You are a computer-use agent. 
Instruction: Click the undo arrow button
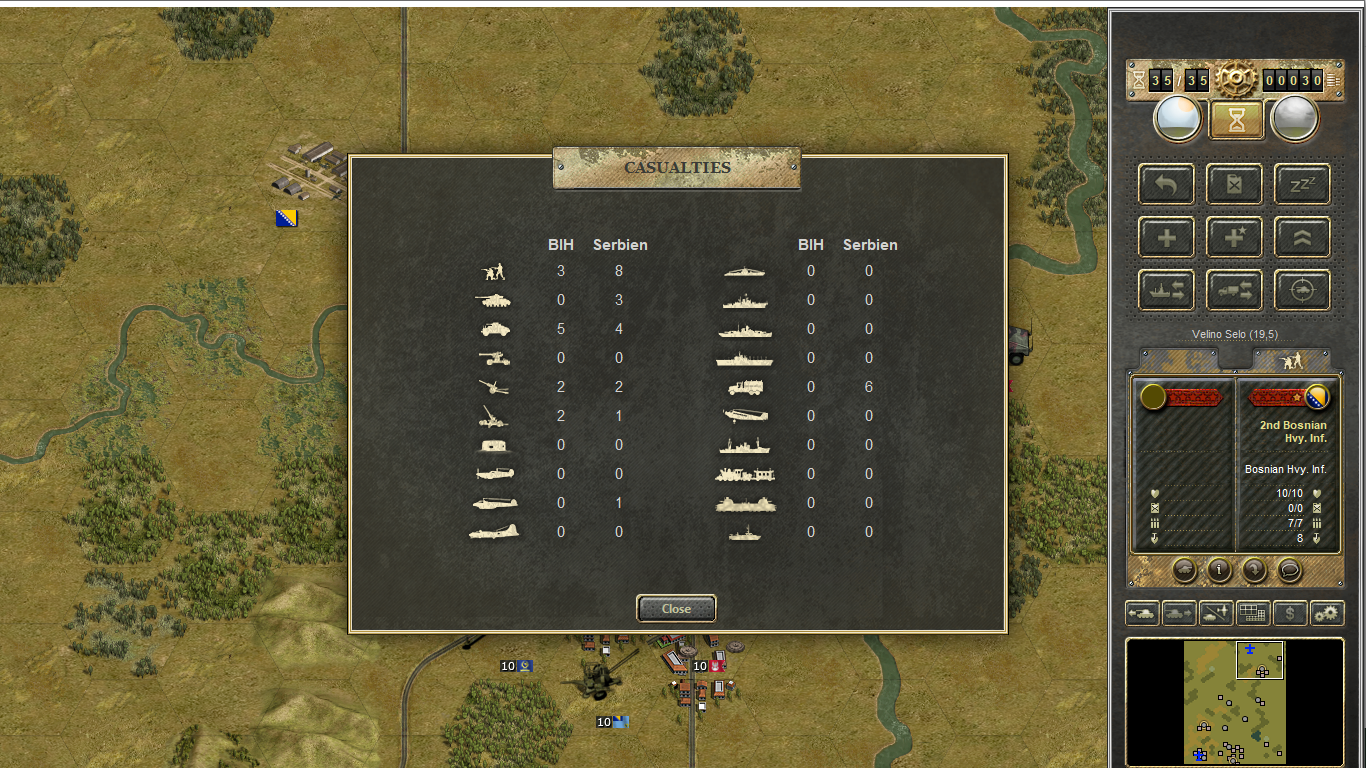coord(1166,184)
